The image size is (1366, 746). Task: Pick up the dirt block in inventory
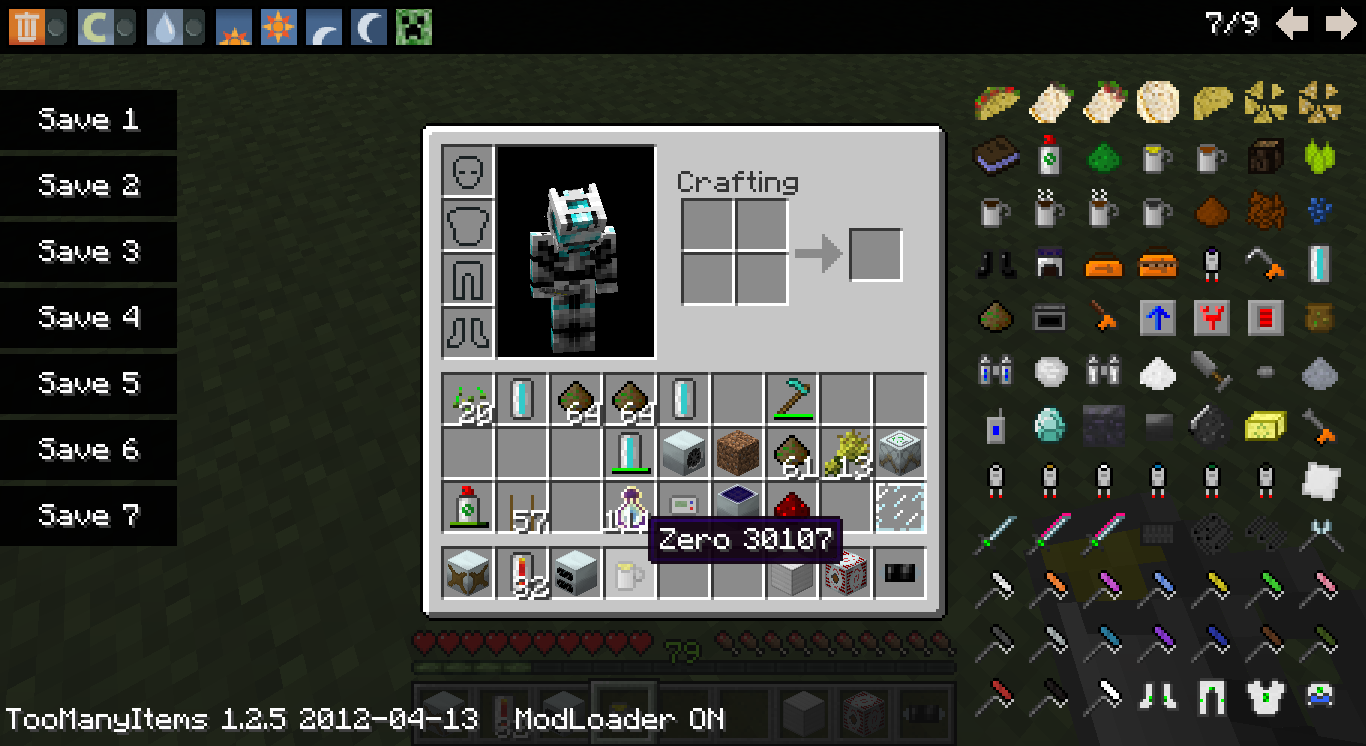[x=738, y=453]
